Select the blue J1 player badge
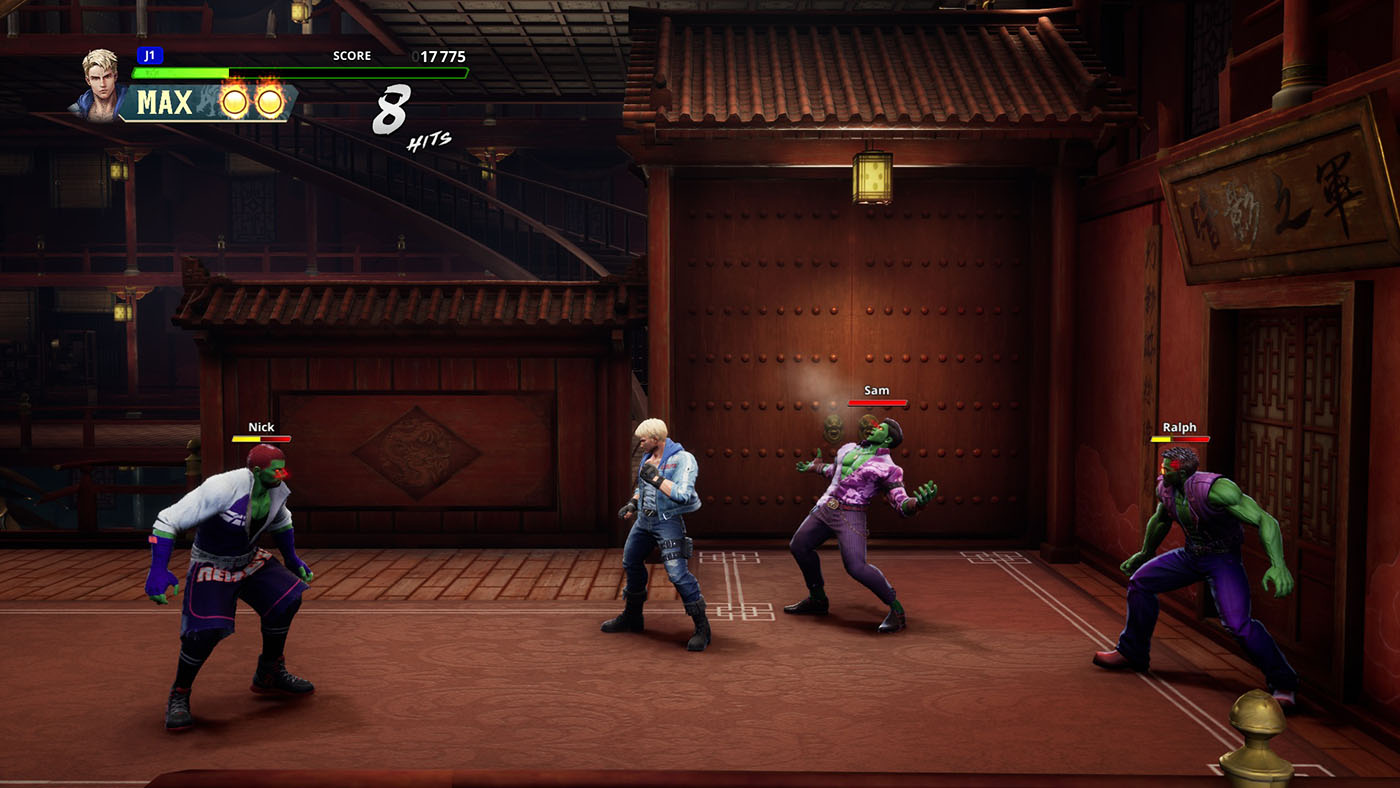1400x788 pixels. tap(149, 56)
